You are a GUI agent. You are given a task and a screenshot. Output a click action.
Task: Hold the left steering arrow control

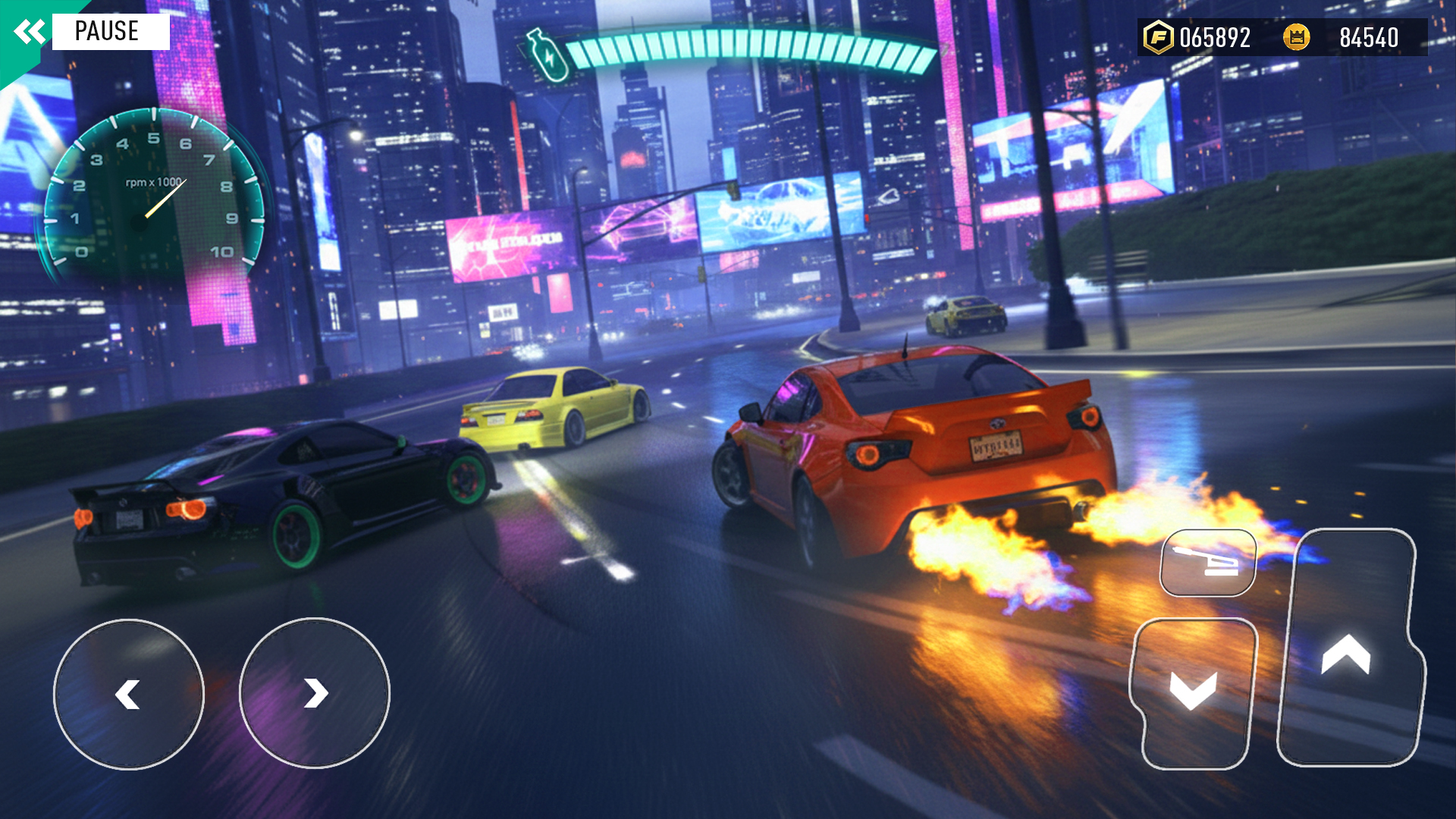coord(129,694)
